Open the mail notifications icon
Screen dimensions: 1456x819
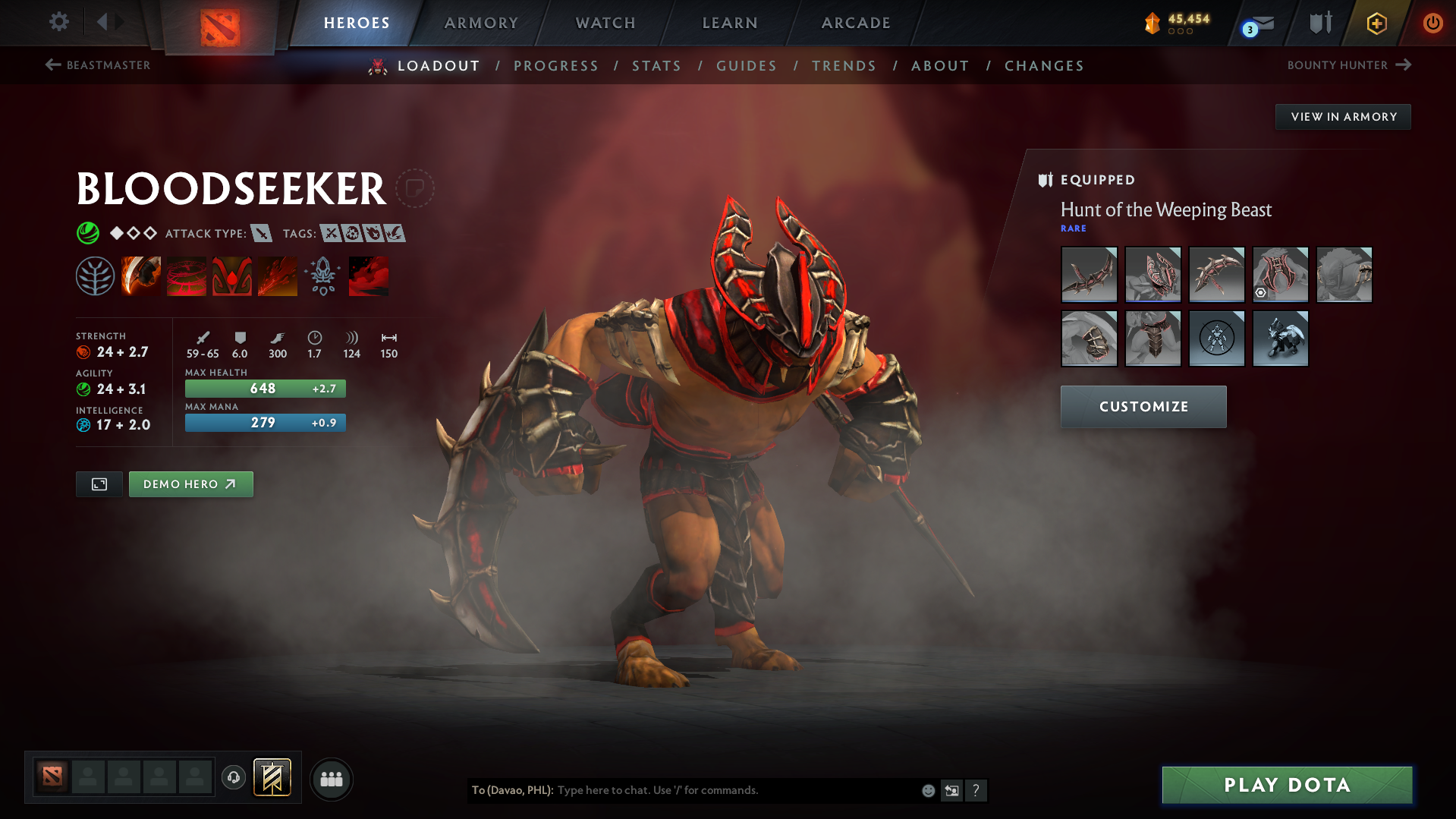pos(1259,24)
